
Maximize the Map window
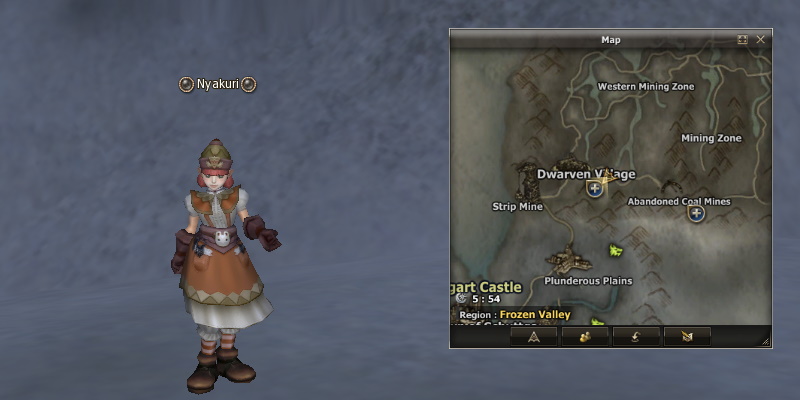743,40
